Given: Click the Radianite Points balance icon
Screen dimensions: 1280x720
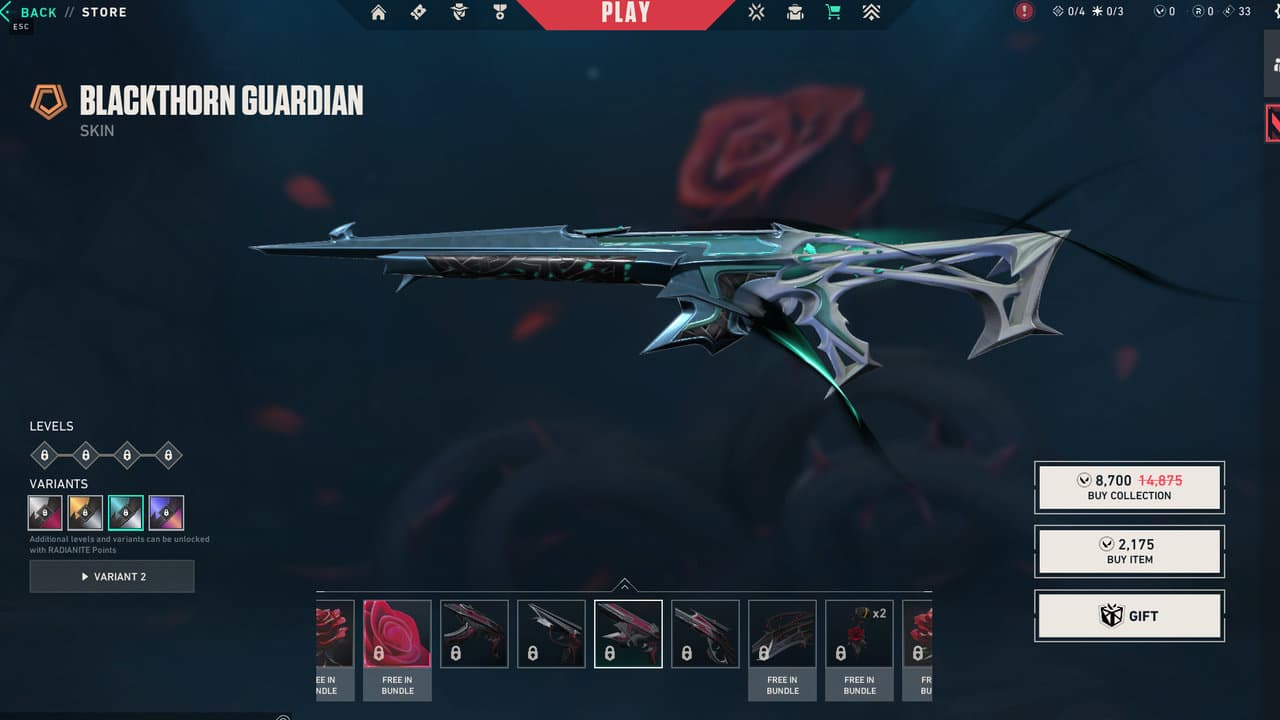Looking at the screenshot, I should click(1196, 12).
